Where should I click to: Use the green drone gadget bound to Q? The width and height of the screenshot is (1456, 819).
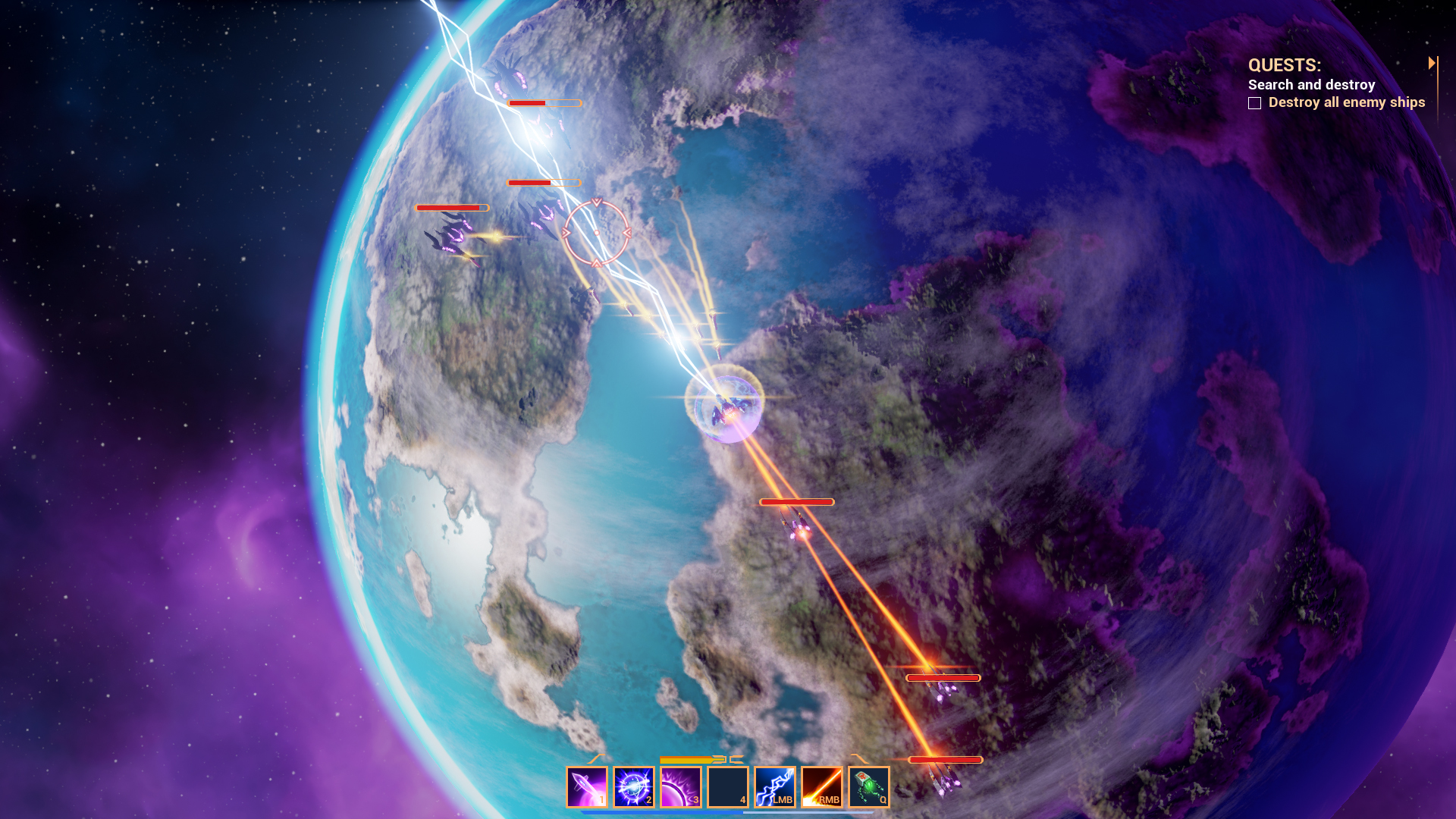coord(869,787)
